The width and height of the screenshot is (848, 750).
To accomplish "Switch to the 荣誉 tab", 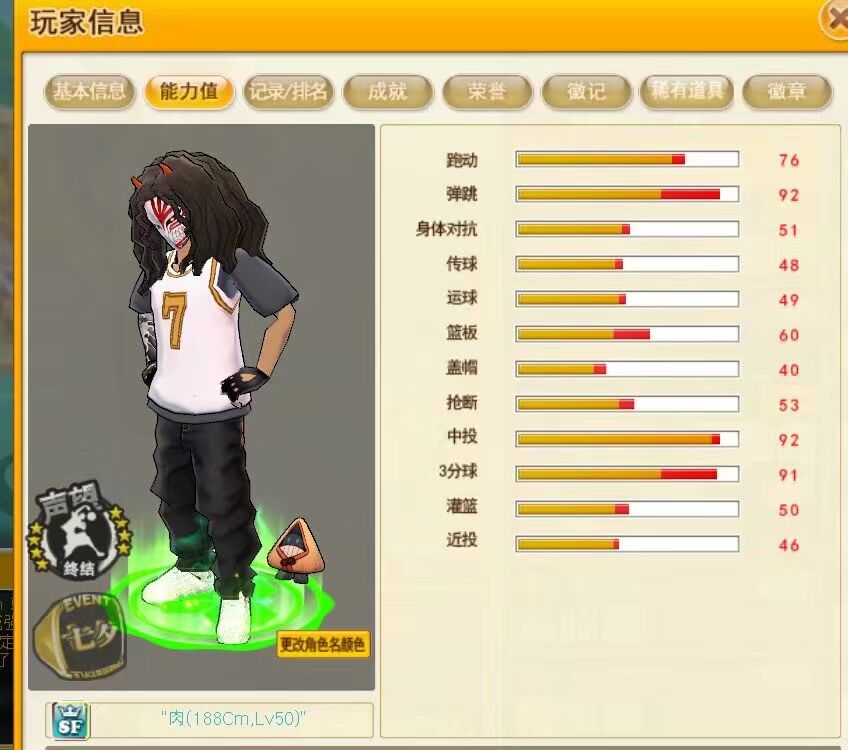I will [x=487, y=92].
